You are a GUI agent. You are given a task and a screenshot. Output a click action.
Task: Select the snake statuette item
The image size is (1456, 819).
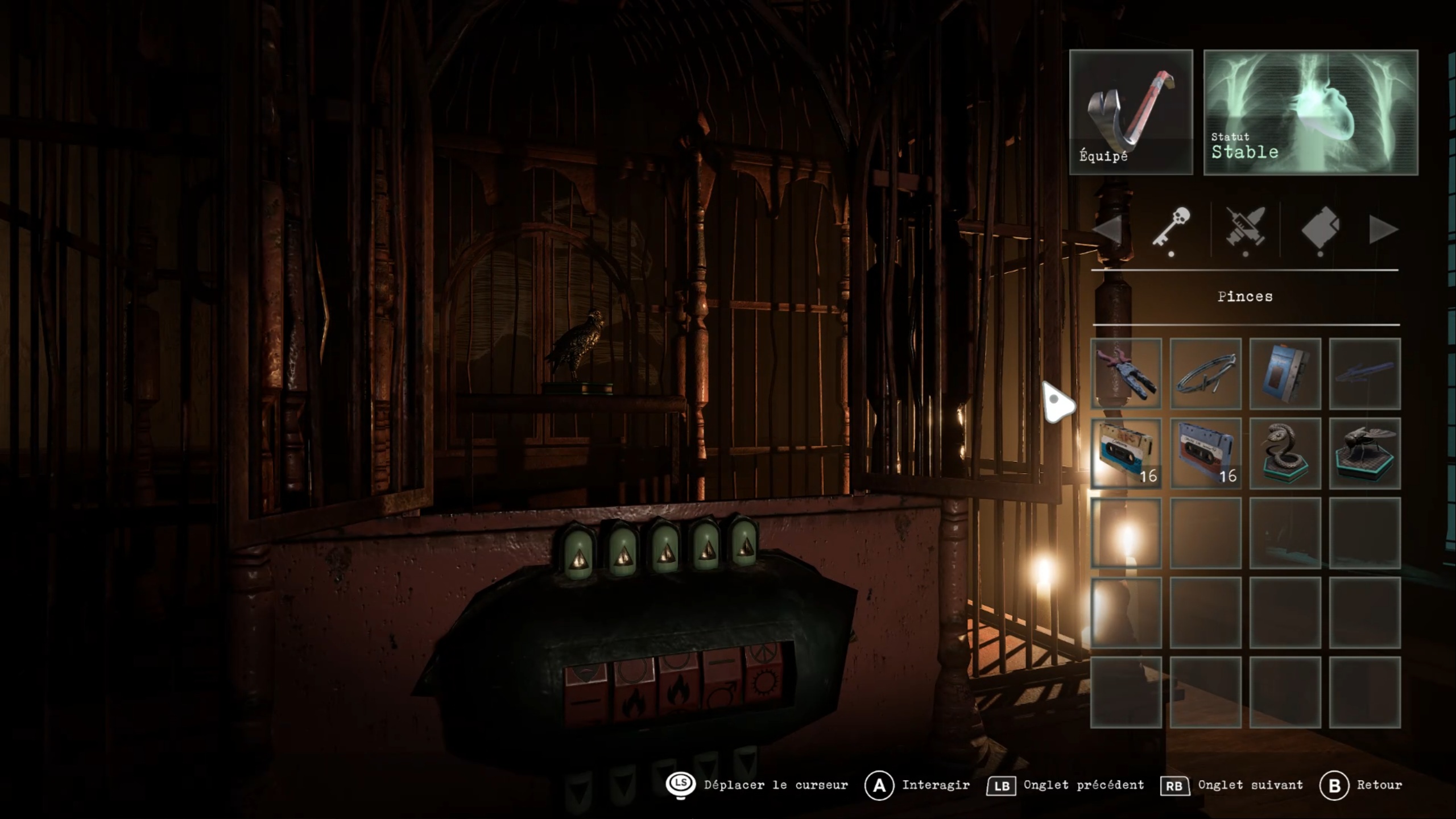tap(1285, 453)
